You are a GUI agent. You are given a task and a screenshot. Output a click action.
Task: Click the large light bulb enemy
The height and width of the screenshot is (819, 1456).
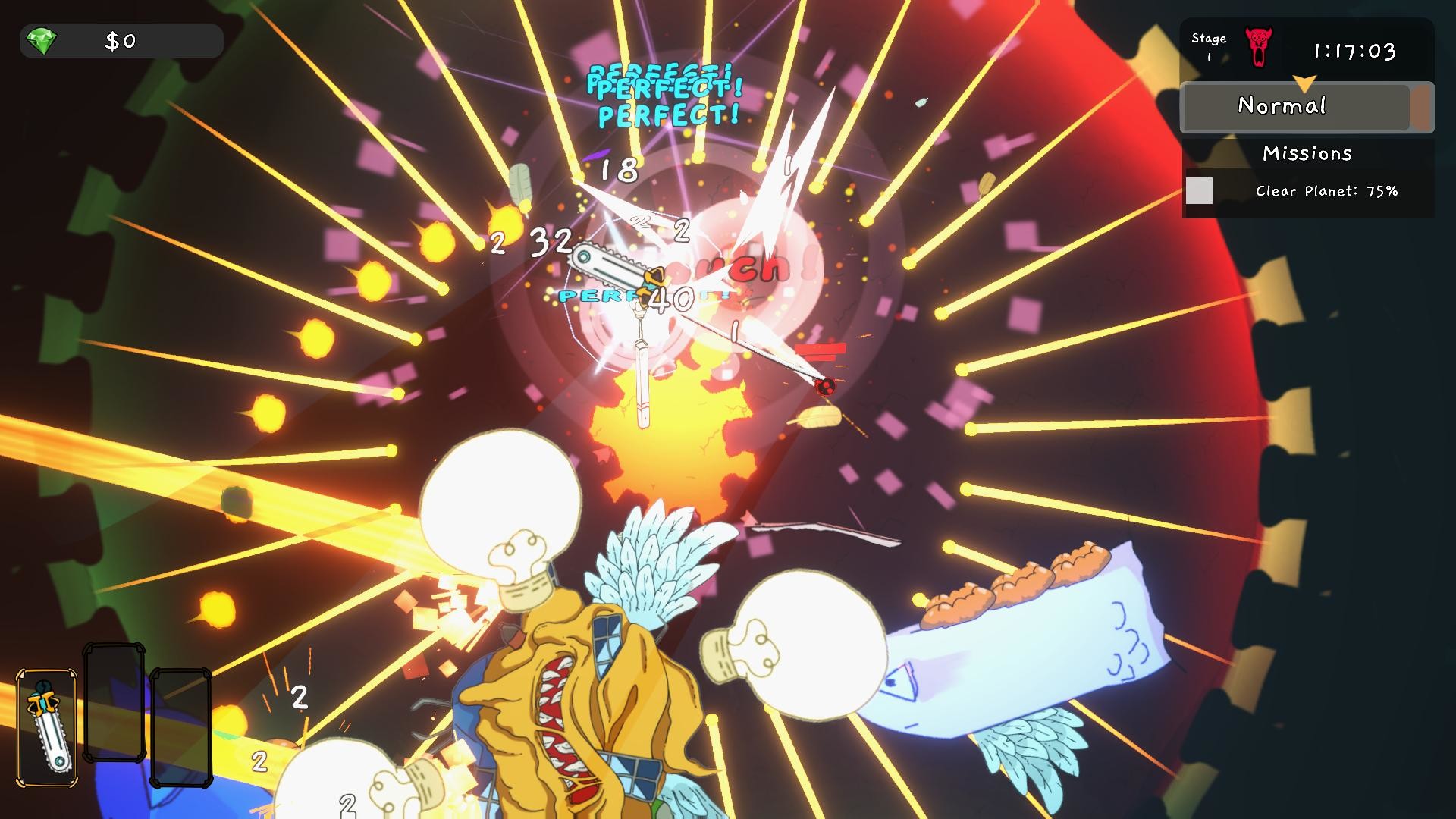pyautogui.click(x=497, y=504)
